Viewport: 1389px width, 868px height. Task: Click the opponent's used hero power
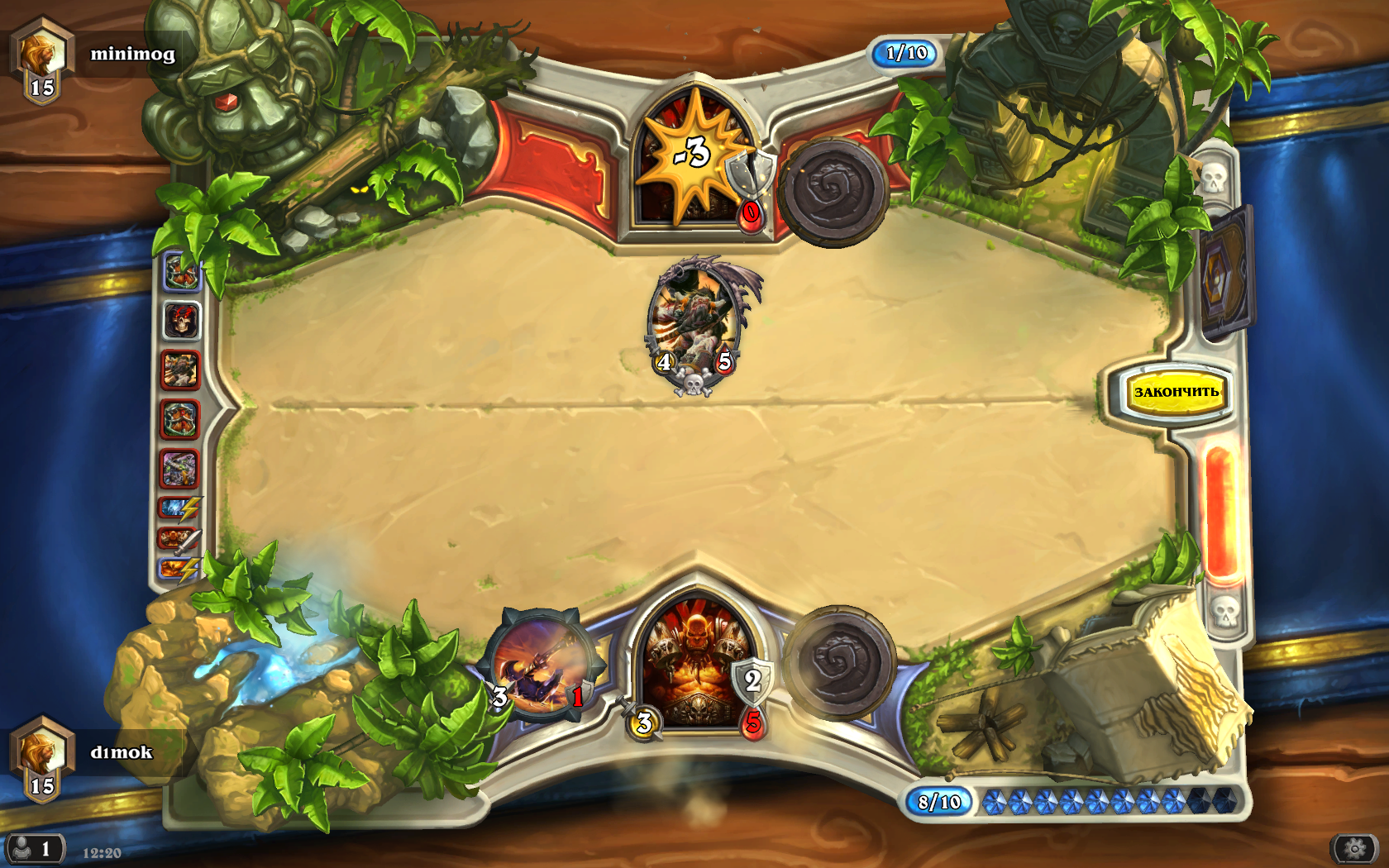pos(832,190)
